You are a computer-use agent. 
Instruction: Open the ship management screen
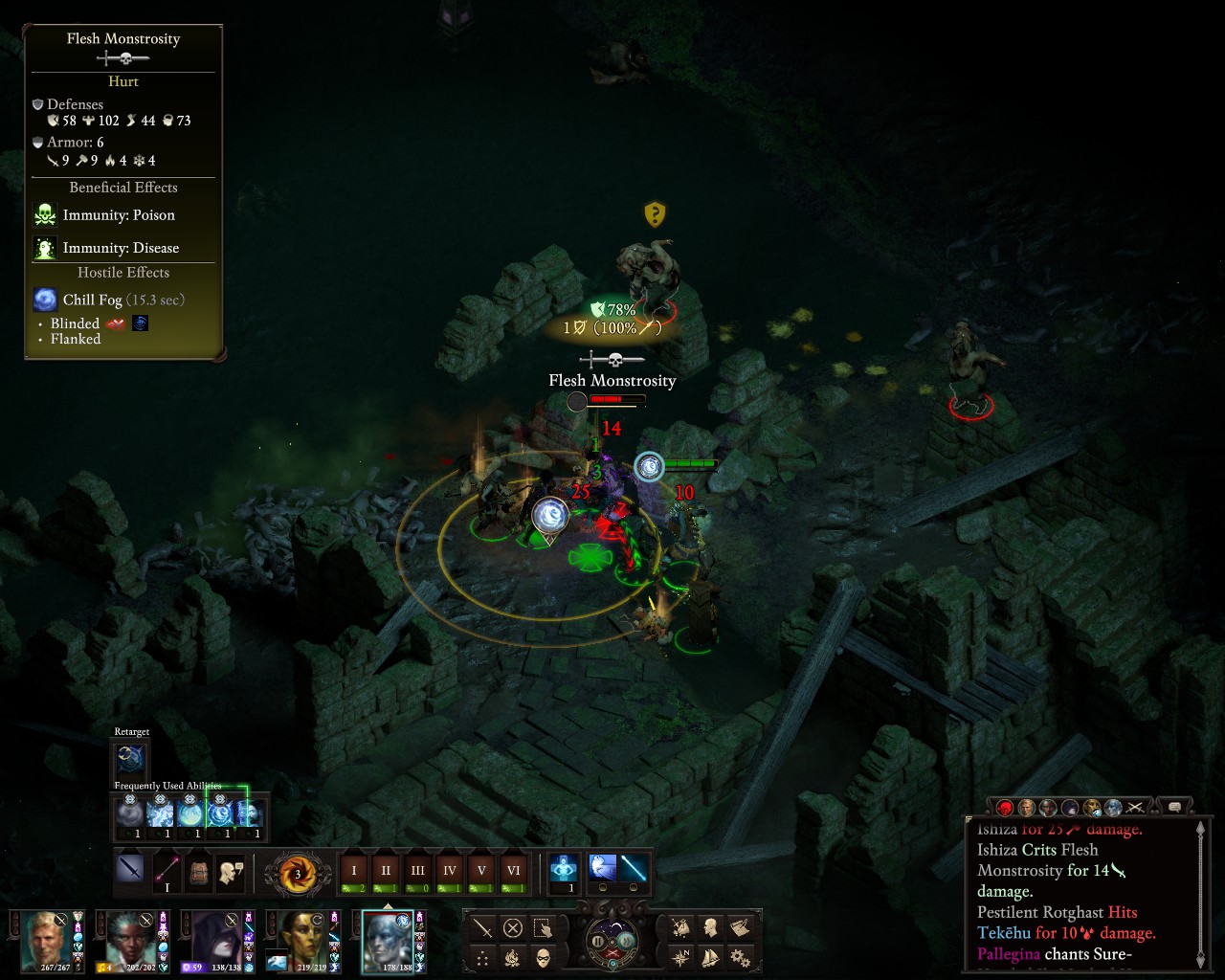point(710,957)
